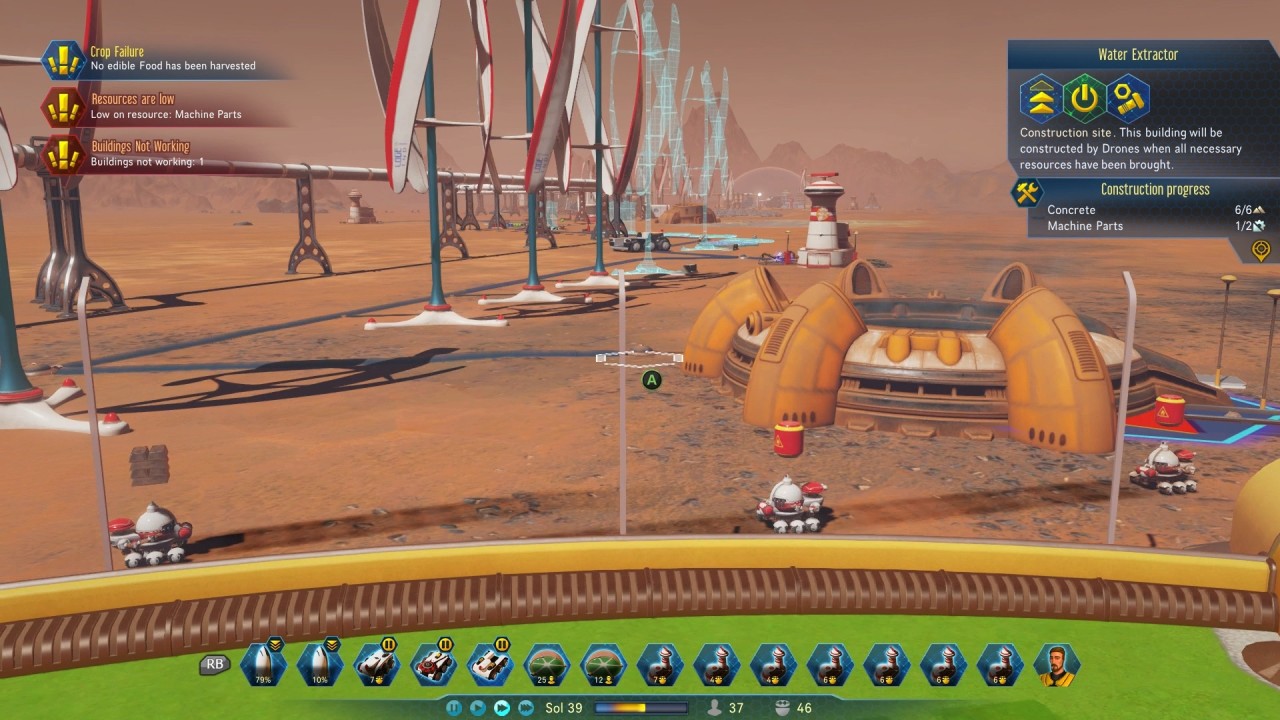1280x720 pixels.
Task: Select the dome with 25 colonists
Action: pyautogui.click(x=547, y=665)
